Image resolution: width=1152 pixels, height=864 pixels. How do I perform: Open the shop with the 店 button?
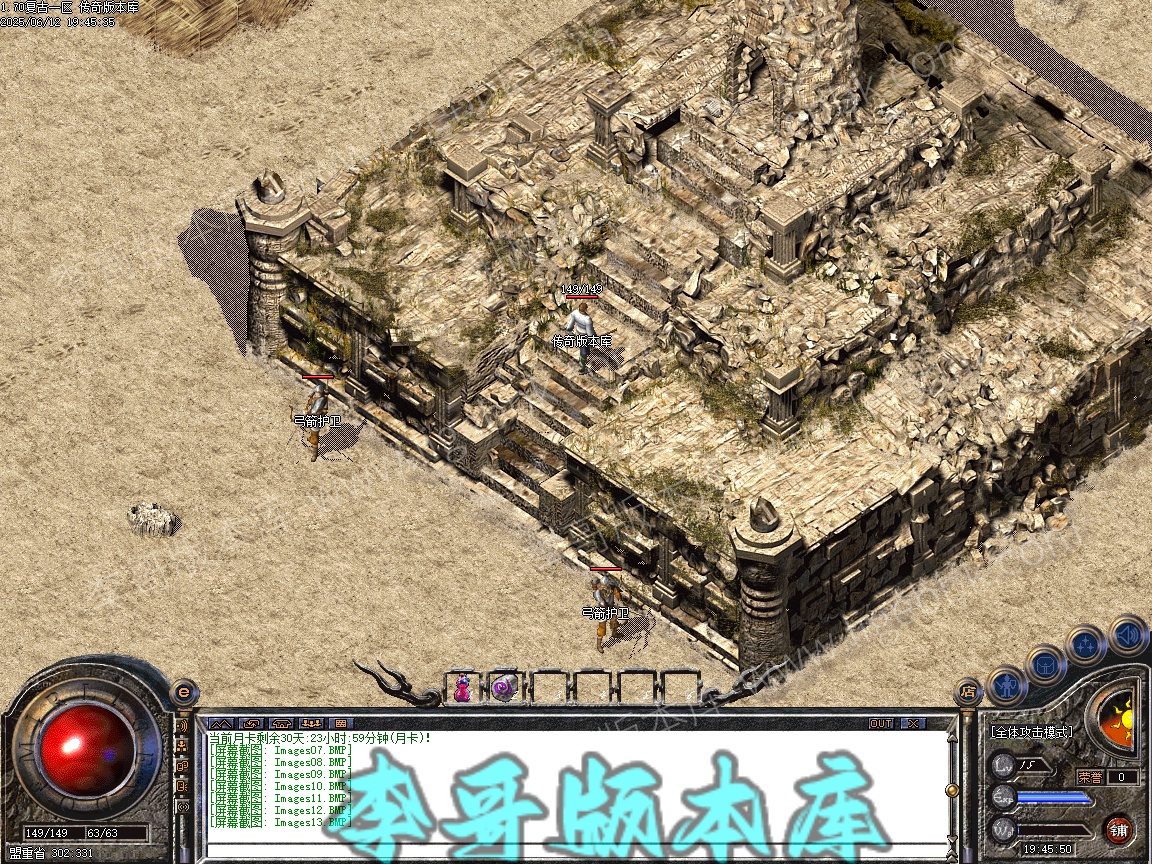pos(967,691)
